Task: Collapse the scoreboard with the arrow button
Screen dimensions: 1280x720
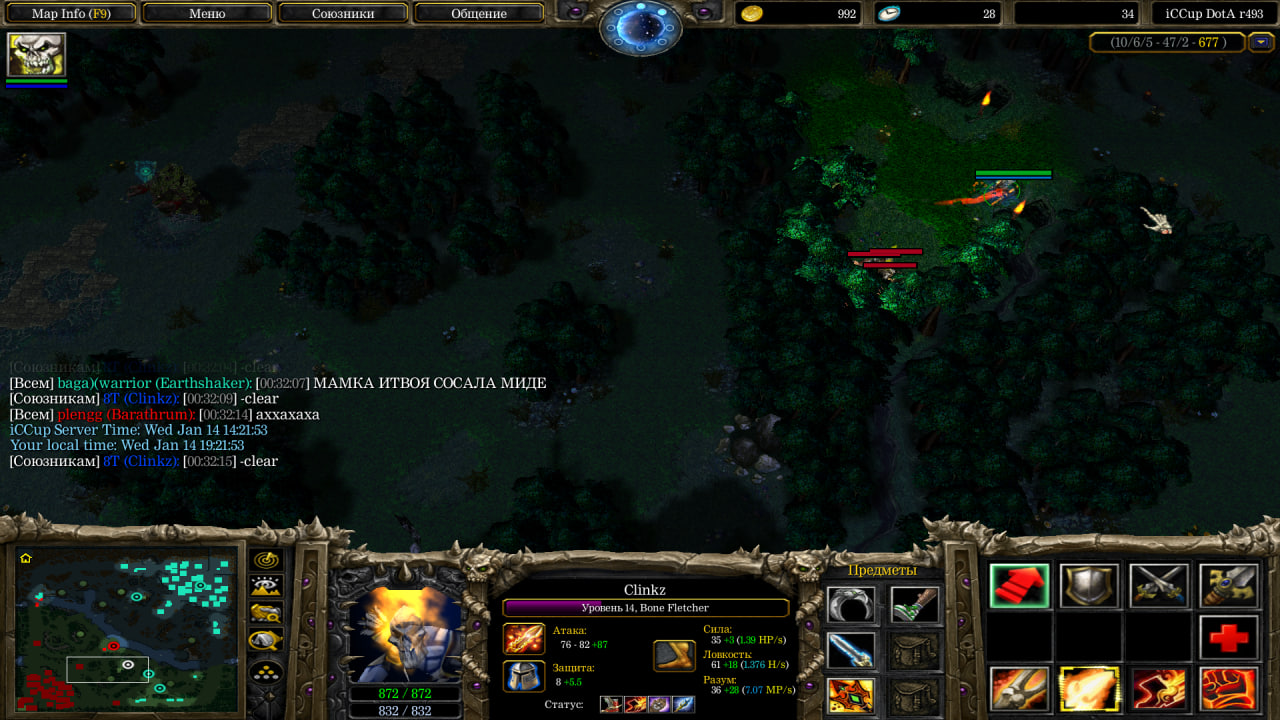Action: [1262, 42]
